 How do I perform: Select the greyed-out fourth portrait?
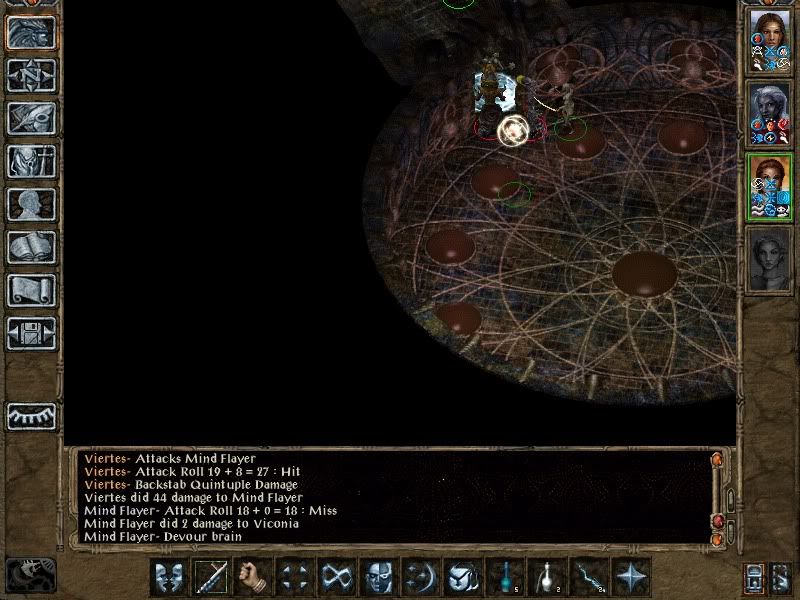pos(768,260)
